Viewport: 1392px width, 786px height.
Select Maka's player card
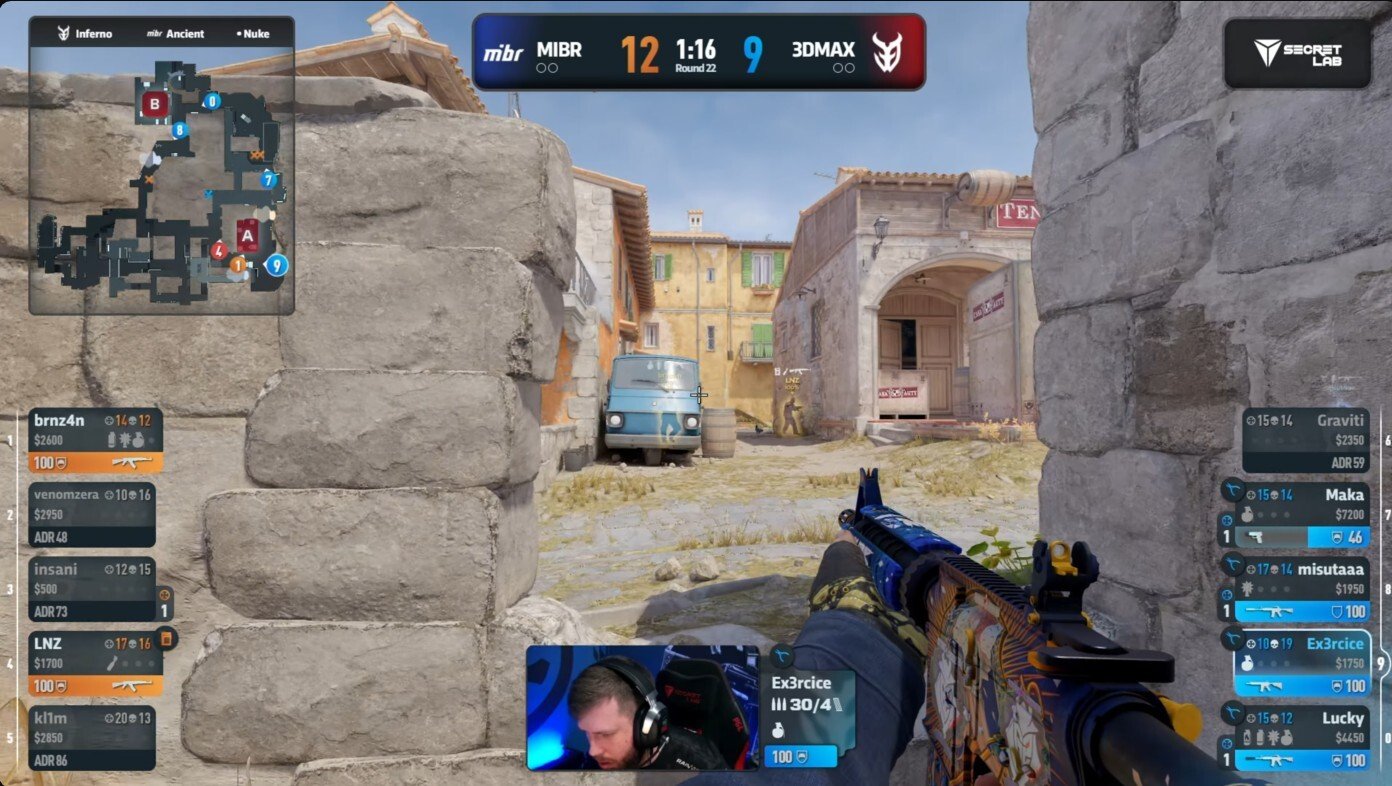(1304, 515)
